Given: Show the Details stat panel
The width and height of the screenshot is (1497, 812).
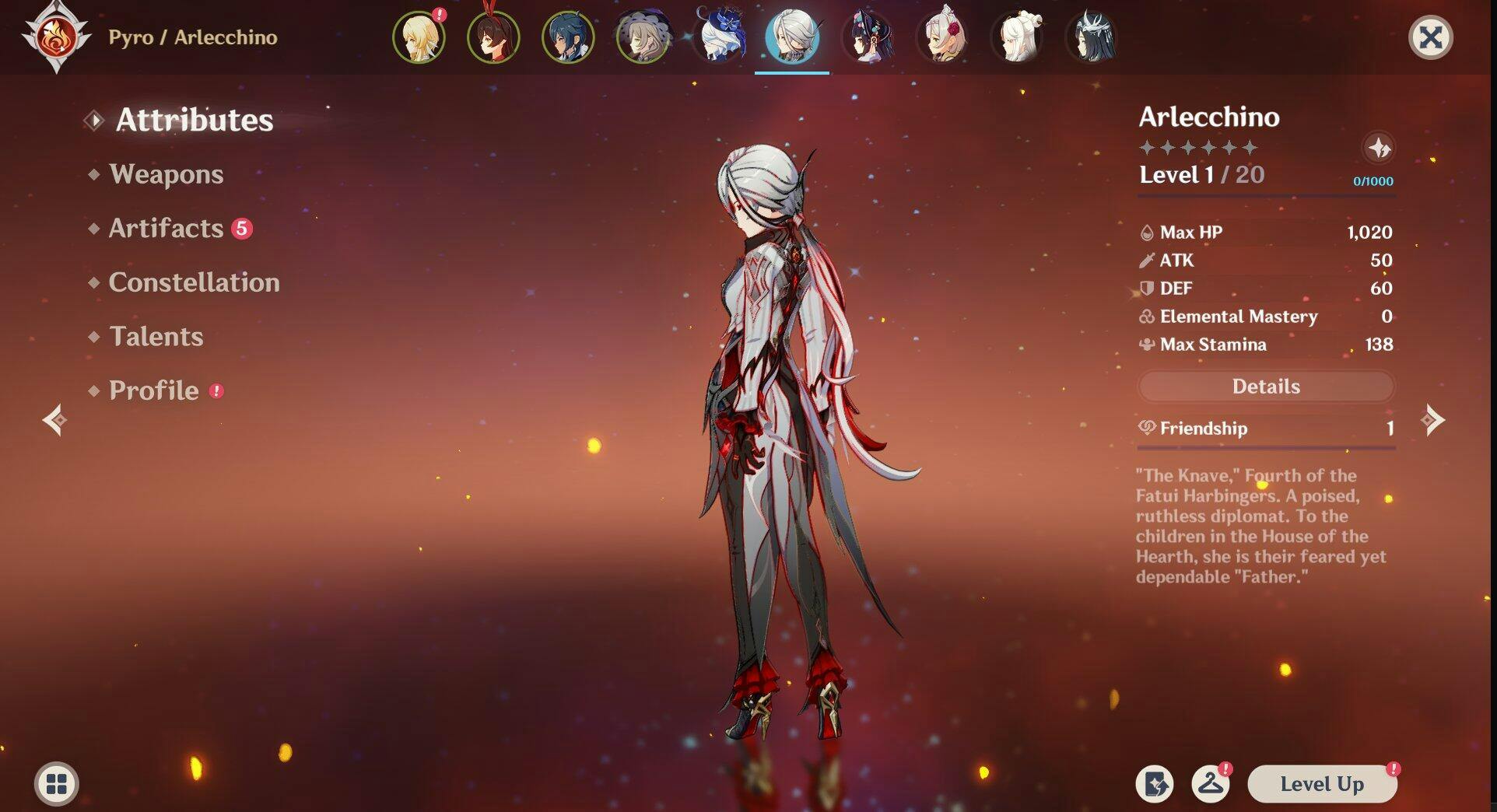Looking at the screenshot, I should tap(1265, 387).
